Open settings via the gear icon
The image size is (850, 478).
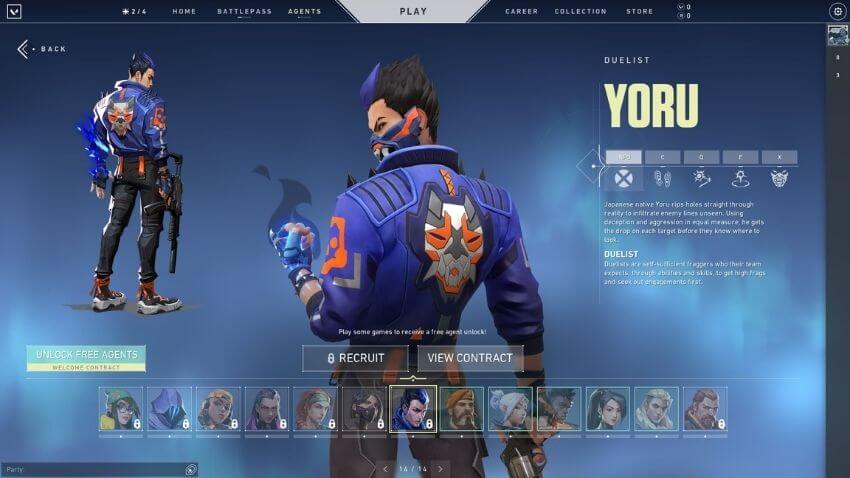(x=837, y=11)
